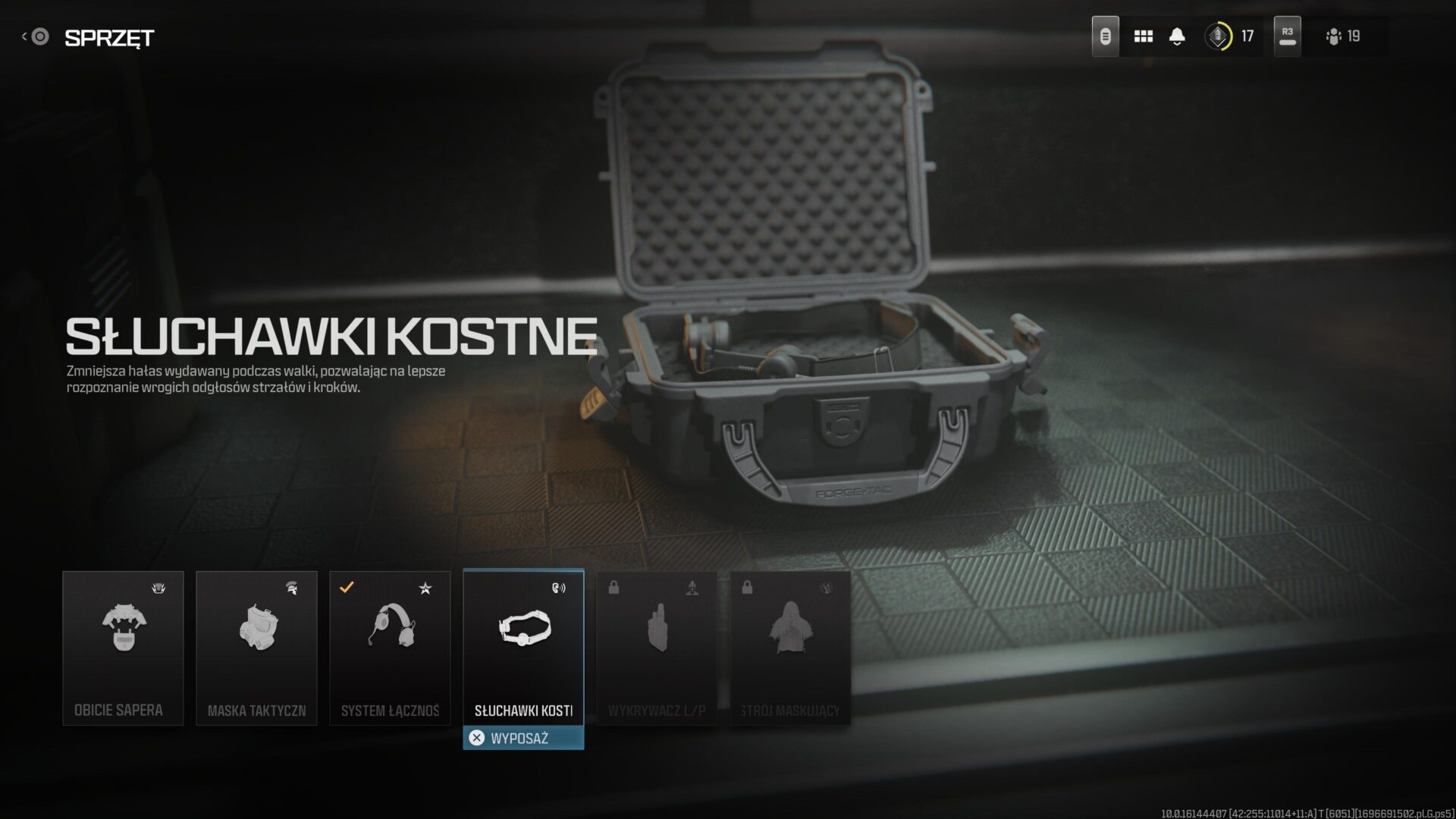The image size is (1456, 819).
Task: Open notifications via the bell icon
Action: [1177, 36]
